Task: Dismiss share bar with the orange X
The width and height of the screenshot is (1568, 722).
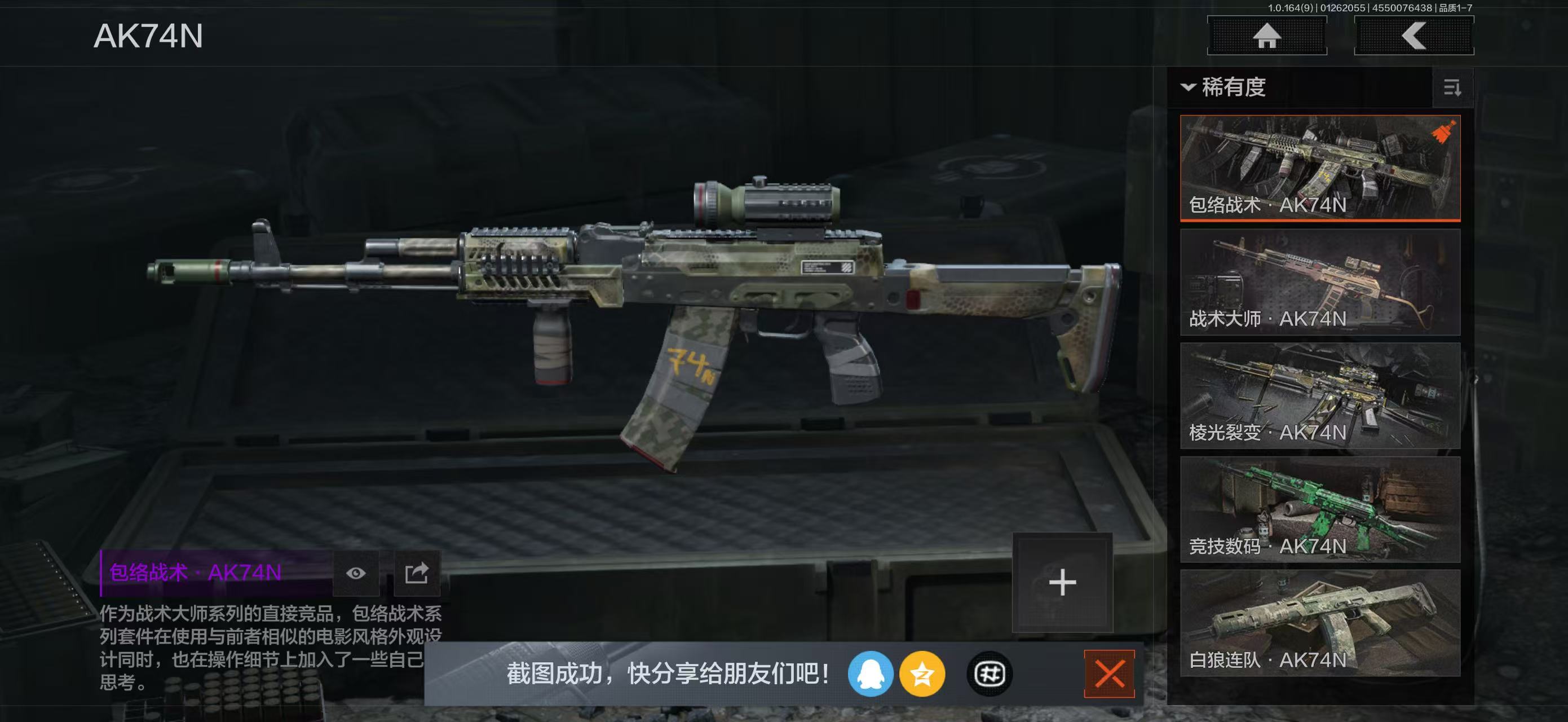Action: 1111,673
